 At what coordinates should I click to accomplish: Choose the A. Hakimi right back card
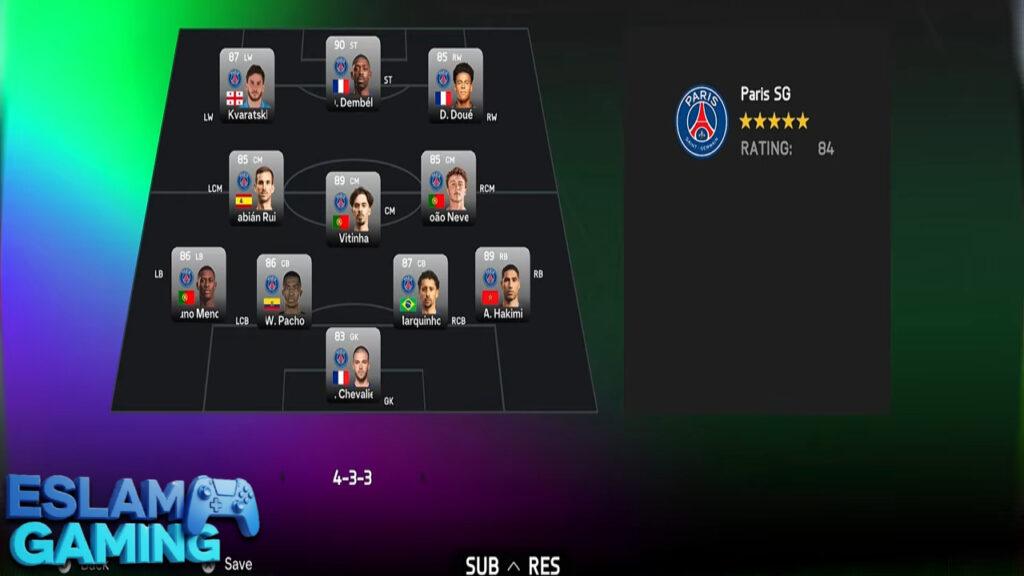point(502,283)
